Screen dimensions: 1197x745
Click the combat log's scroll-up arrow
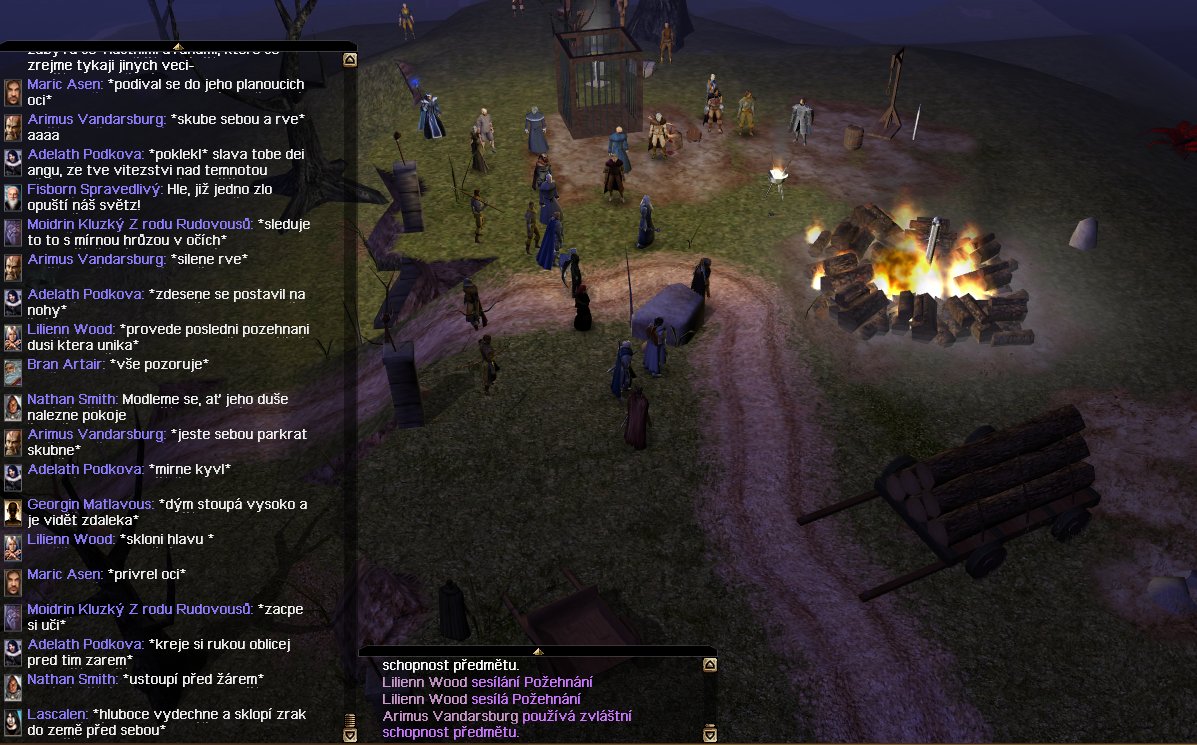(710, 665)
